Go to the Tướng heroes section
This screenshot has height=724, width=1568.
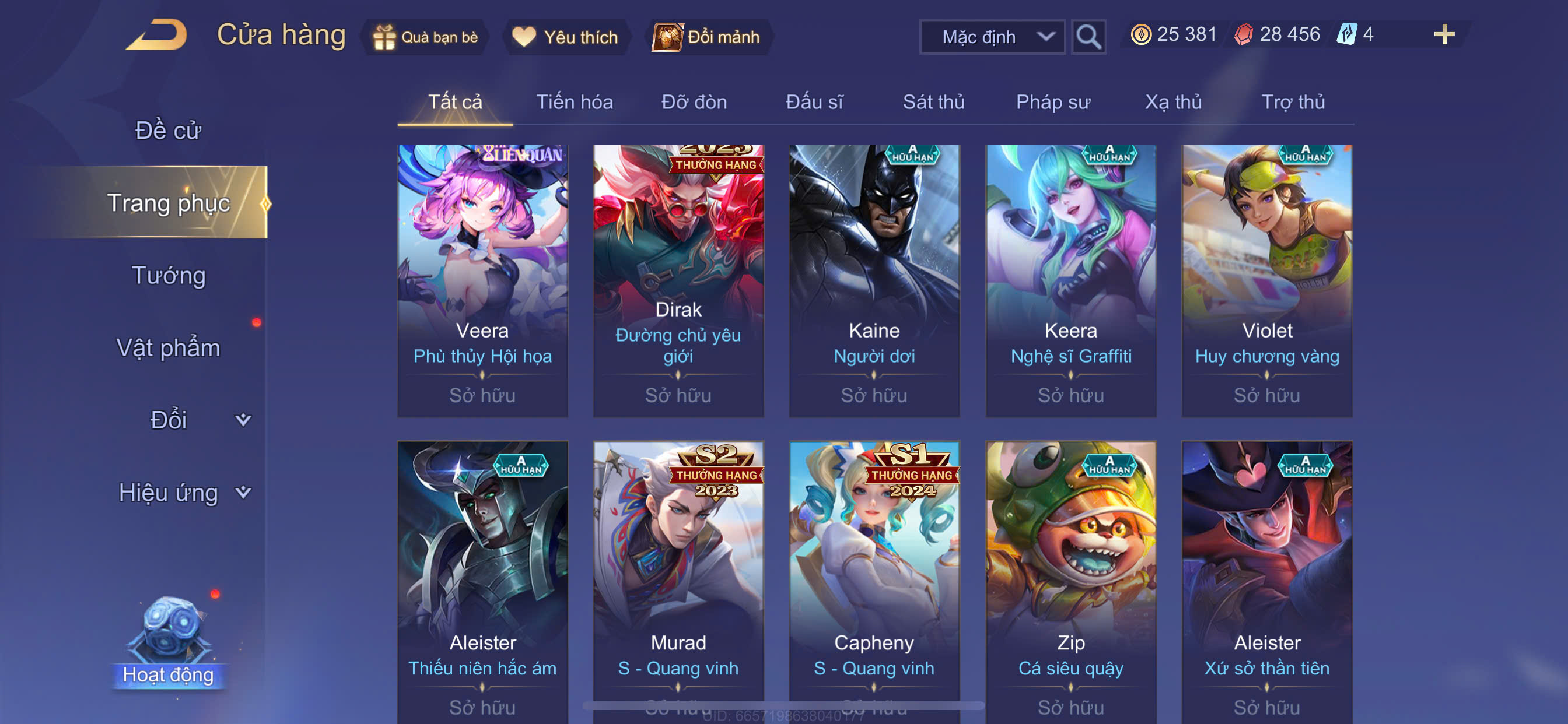click(169, 276)
